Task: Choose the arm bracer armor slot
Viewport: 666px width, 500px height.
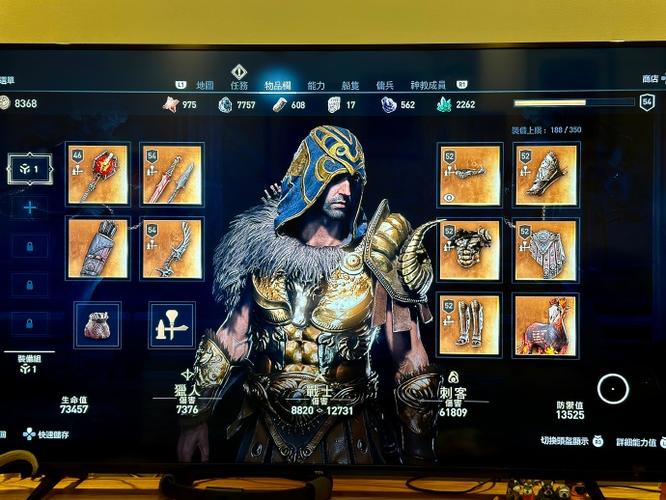Action: (x=545, y=175)
